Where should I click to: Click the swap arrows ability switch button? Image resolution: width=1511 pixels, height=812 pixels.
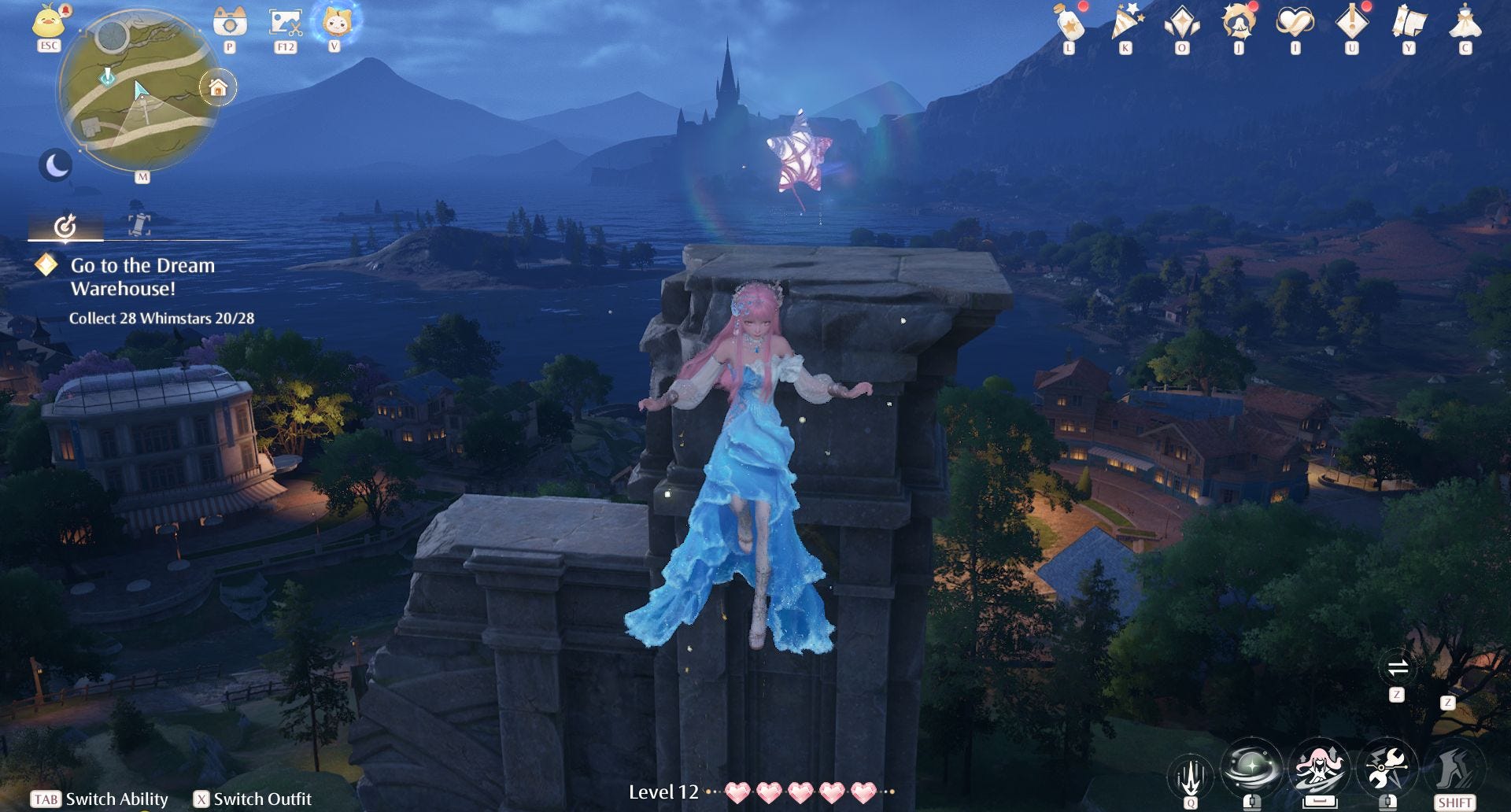click(x=1397, y=669)
